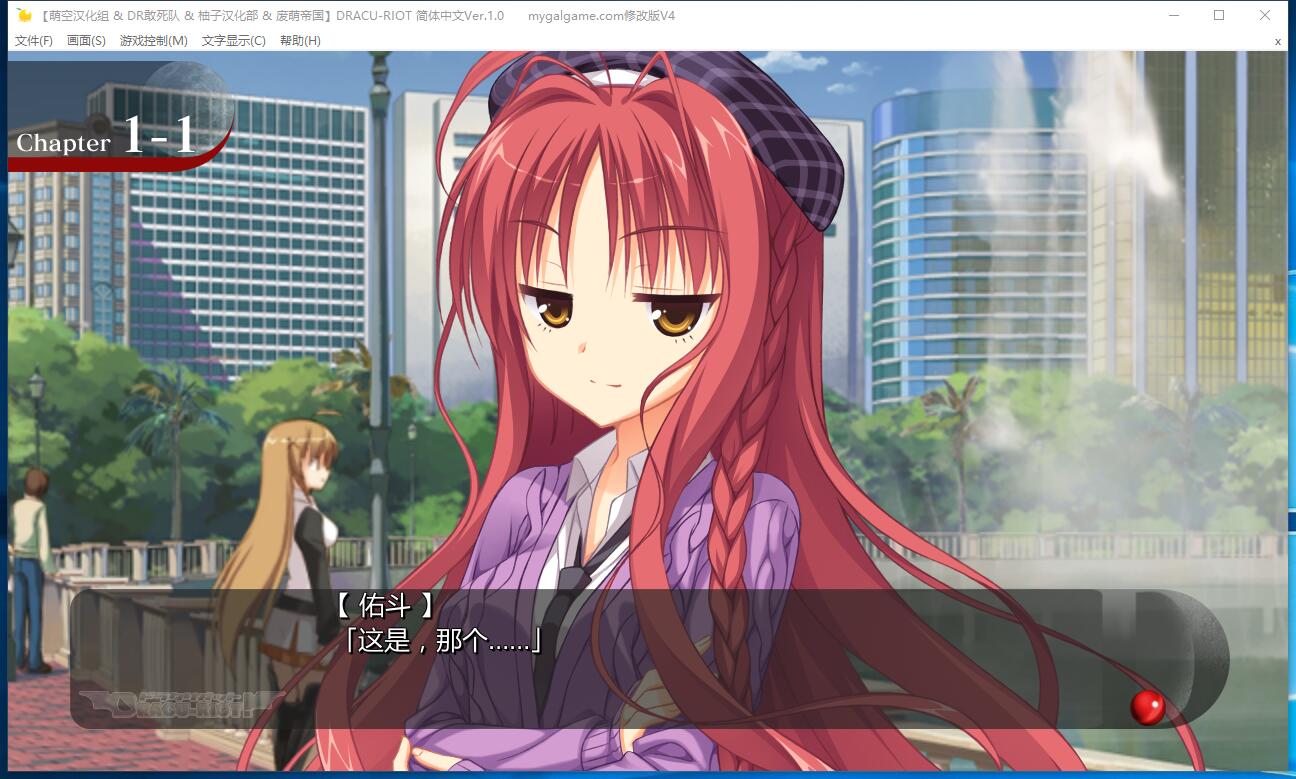Minimize the game window
Screen dimensions: 1296x779
(x=1173, y=15)
